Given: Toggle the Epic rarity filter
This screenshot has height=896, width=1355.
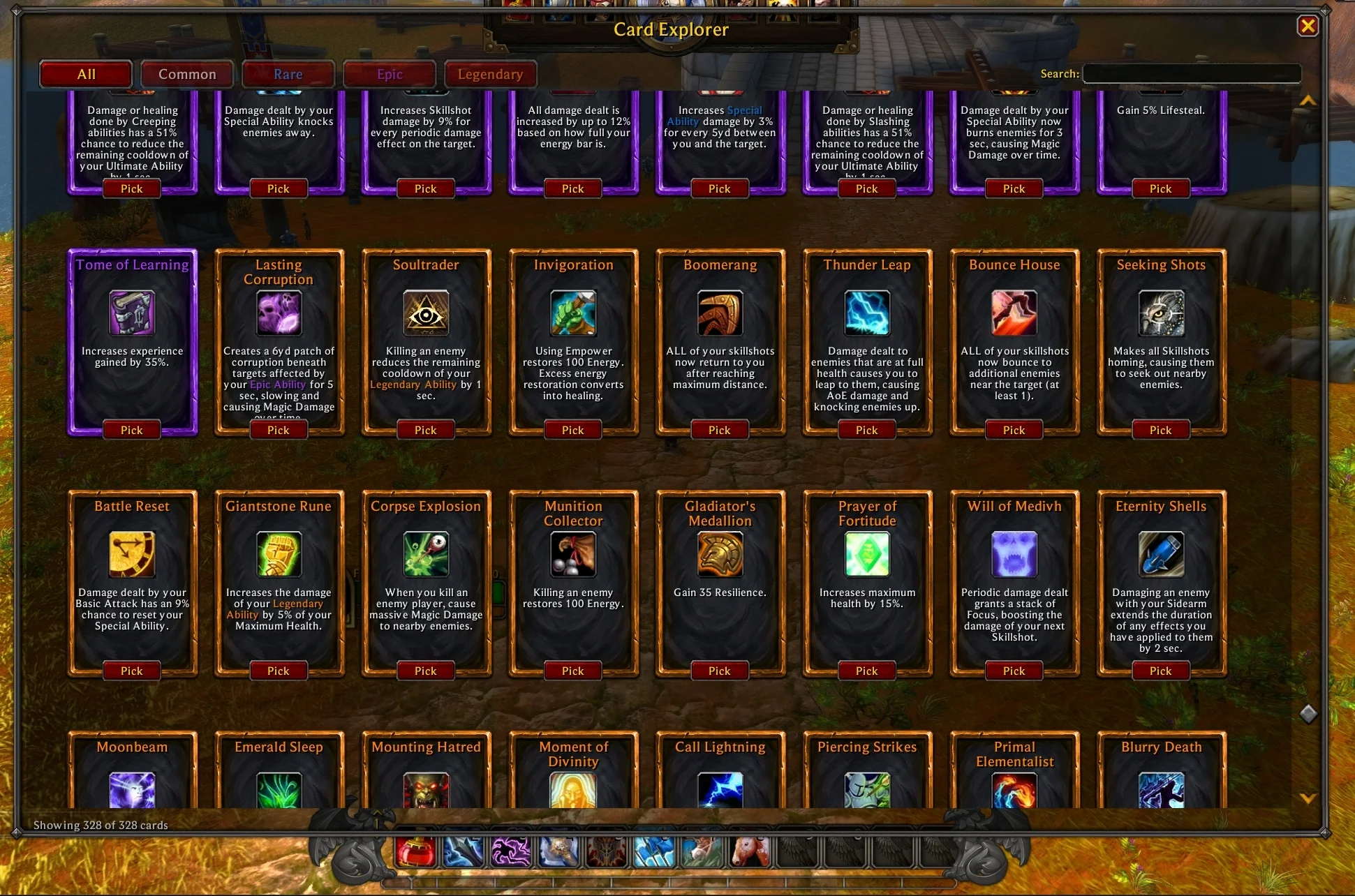Looking at the screenshot, I should point(389,74).
